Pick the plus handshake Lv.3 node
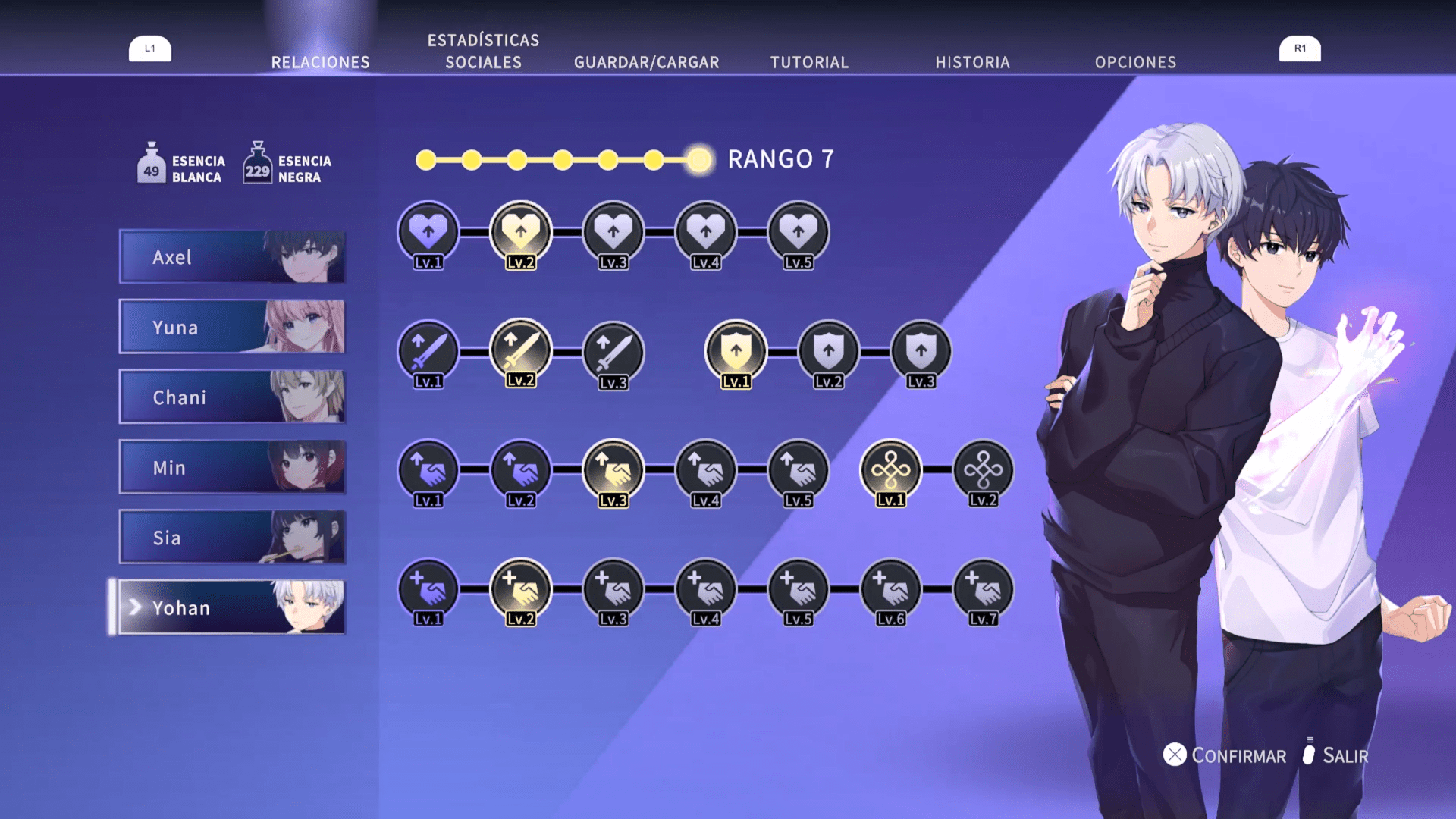Image resolution: width=1456 pixels, height=819 pixels. click(613, 589)
